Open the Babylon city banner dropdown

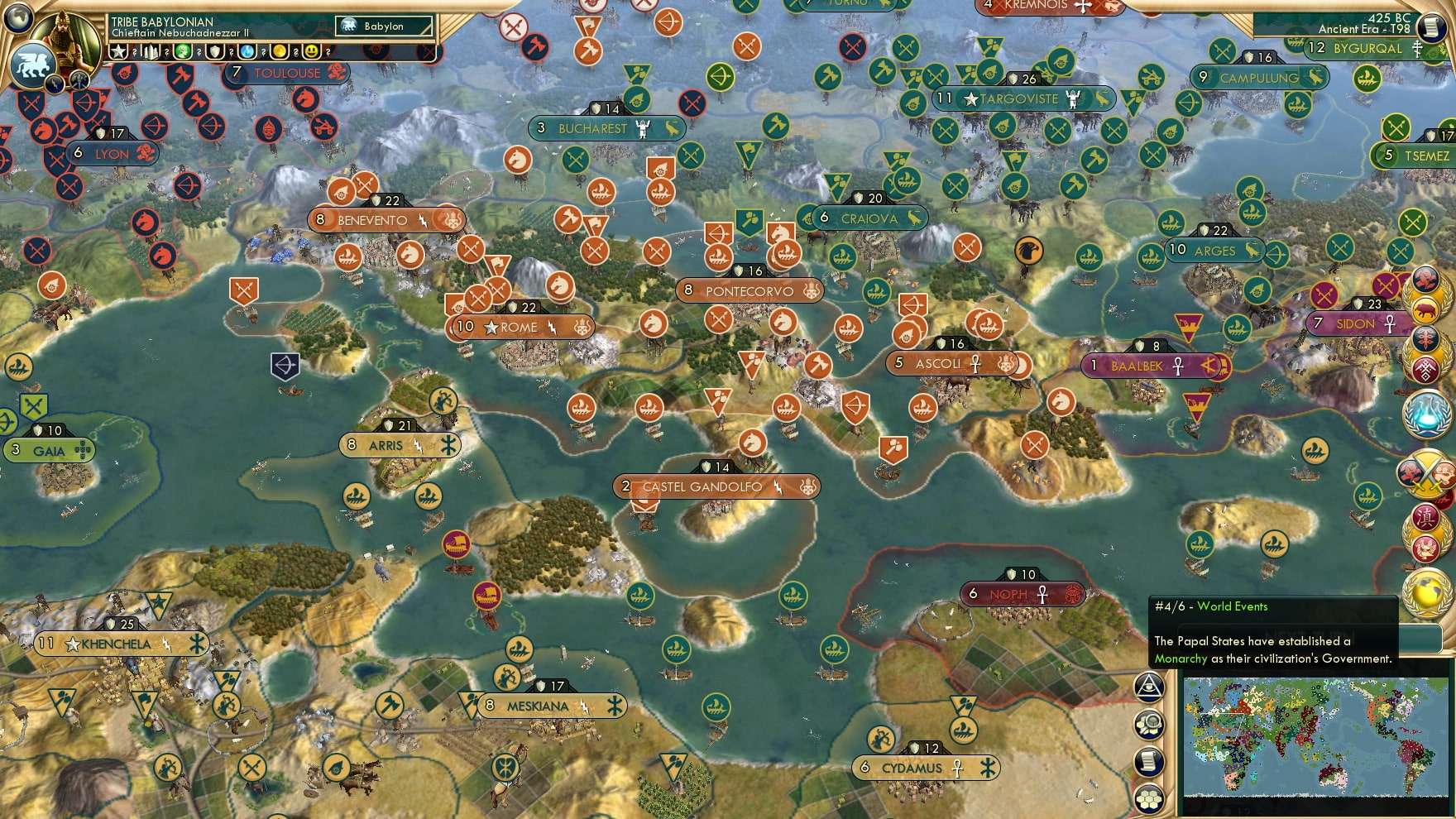(x=385, y=26)
